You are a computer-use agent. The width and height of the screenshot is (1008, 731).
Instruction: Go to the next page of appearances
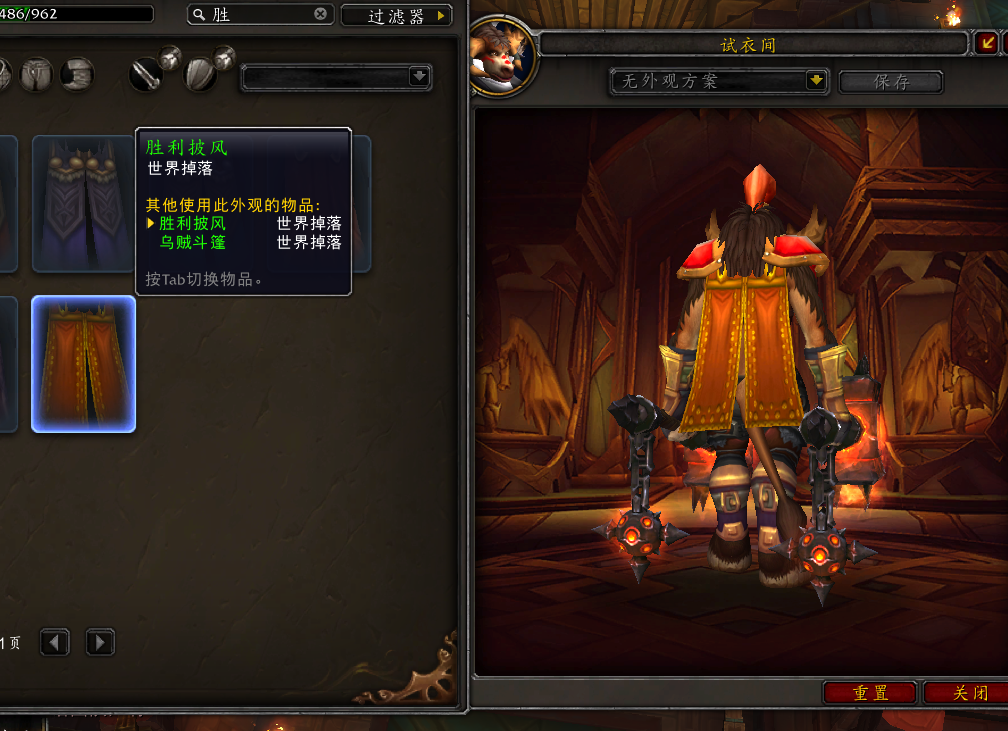tap(100, 642)
